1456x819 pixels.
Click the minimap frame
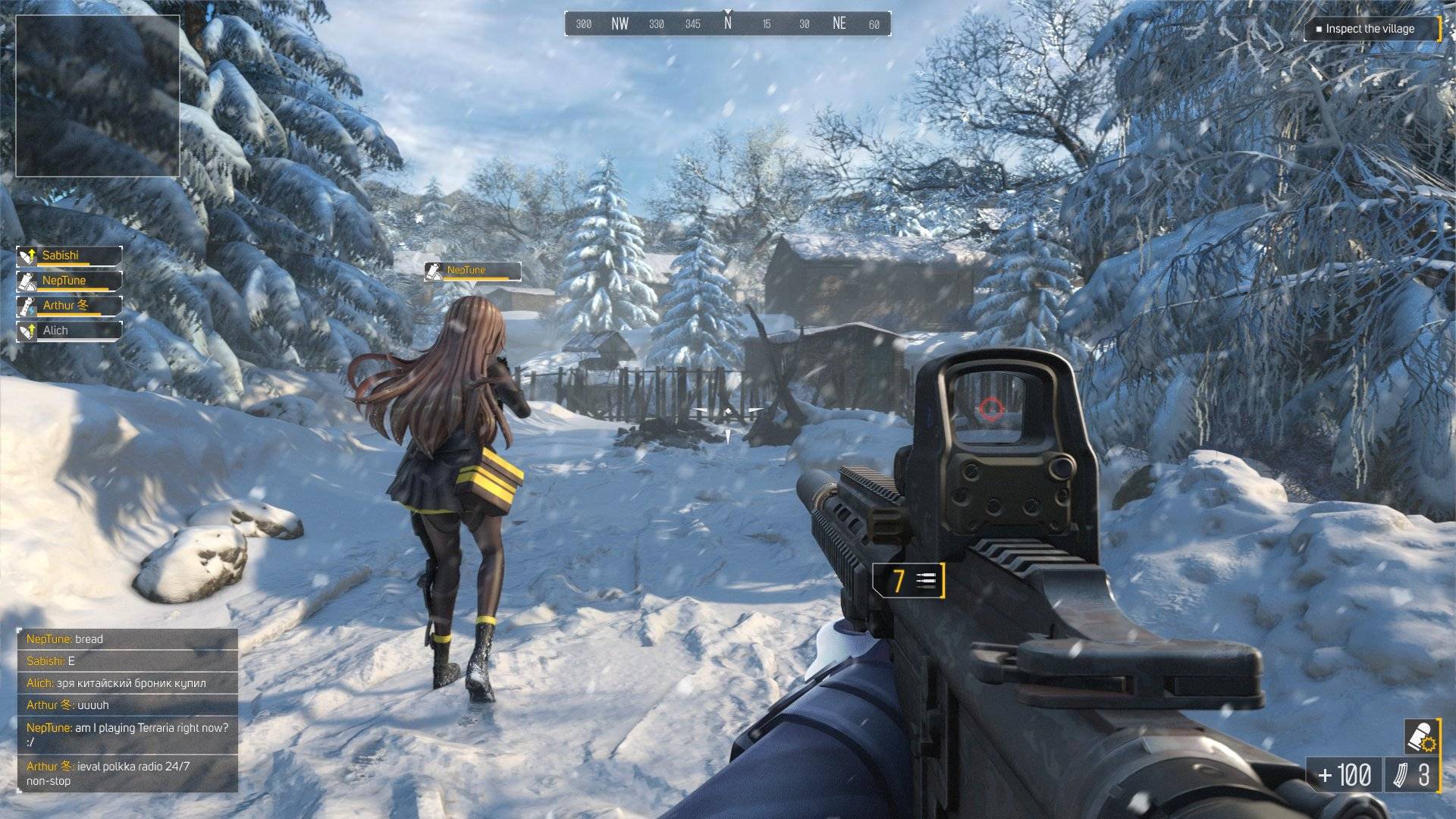coord(98,96)
